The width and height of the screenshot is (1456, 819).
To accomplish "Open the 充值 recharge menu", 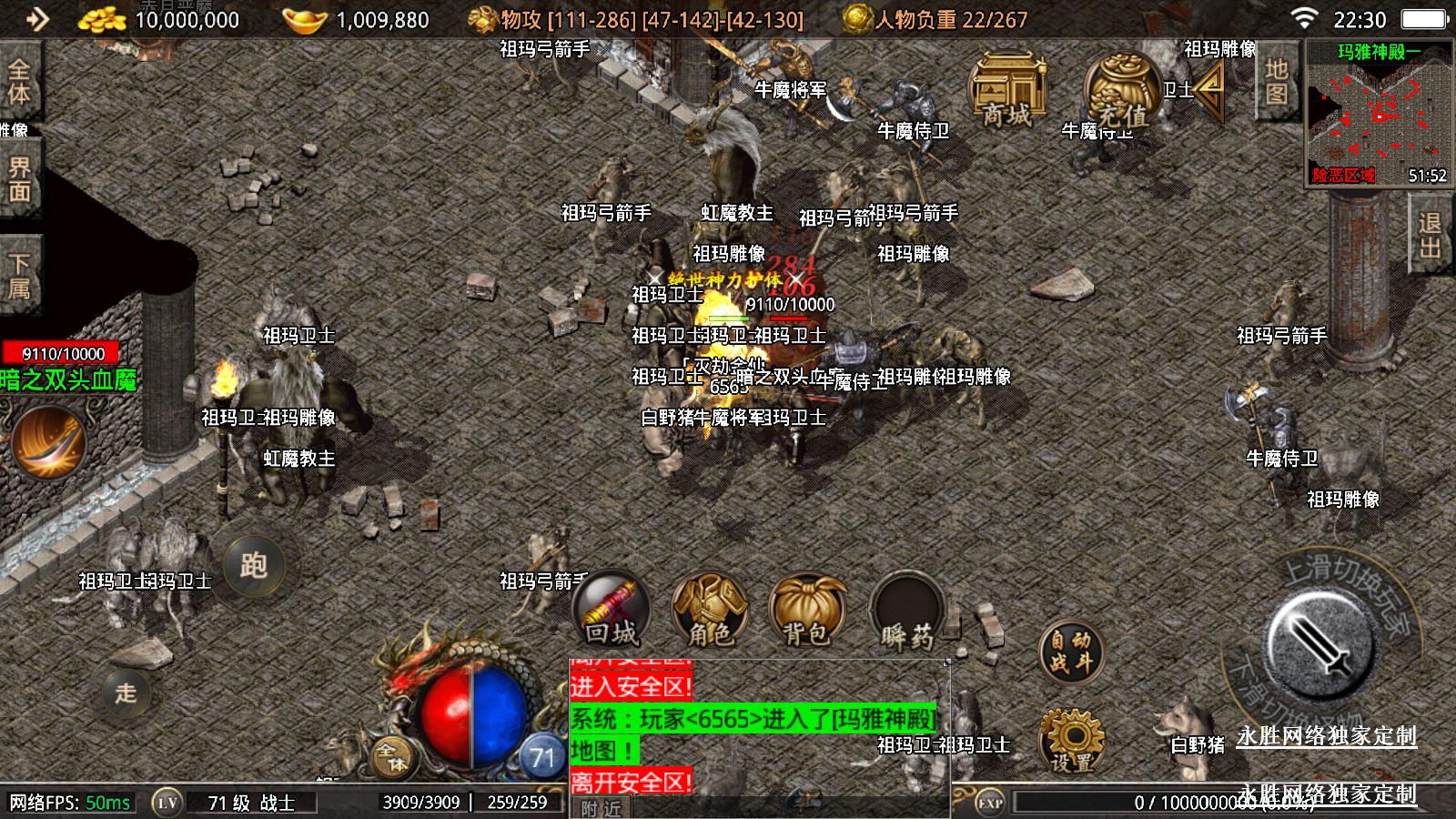I will tap(1121, 91).
